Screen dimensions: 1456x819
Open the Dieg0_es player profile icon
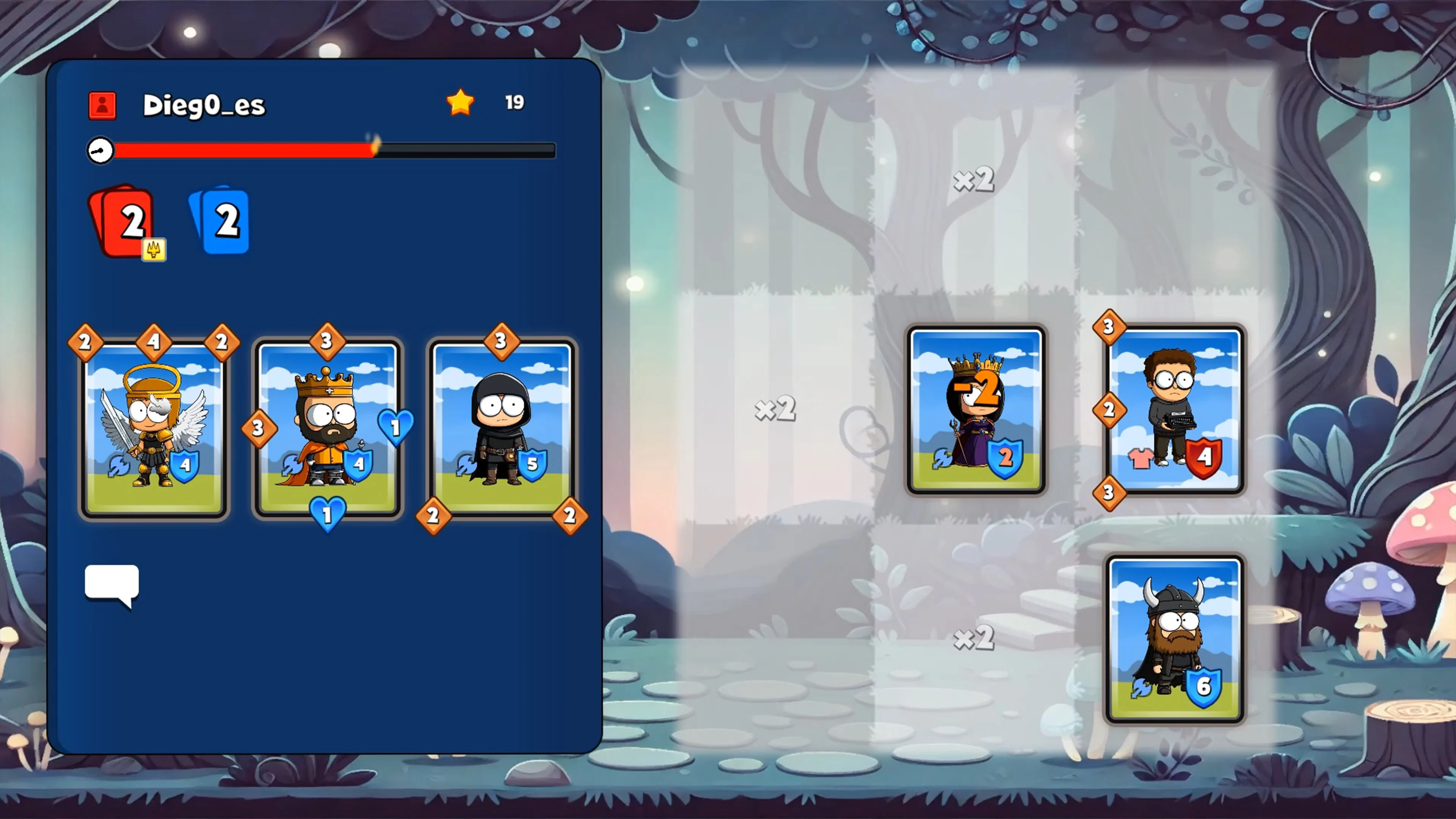point(102,105)
